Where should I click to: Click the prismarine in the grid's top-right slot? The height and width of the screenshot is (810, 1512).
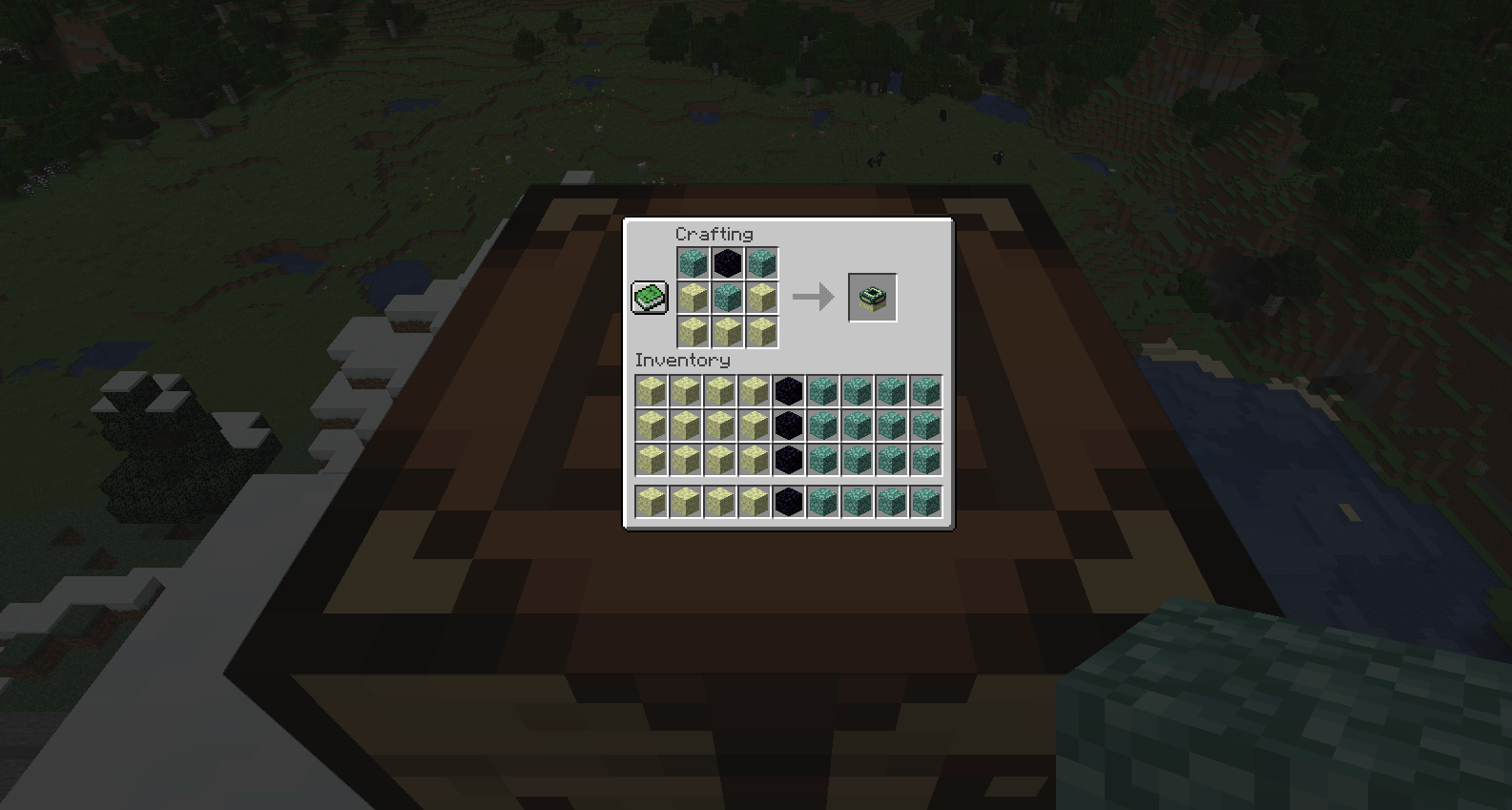(762, 263)
